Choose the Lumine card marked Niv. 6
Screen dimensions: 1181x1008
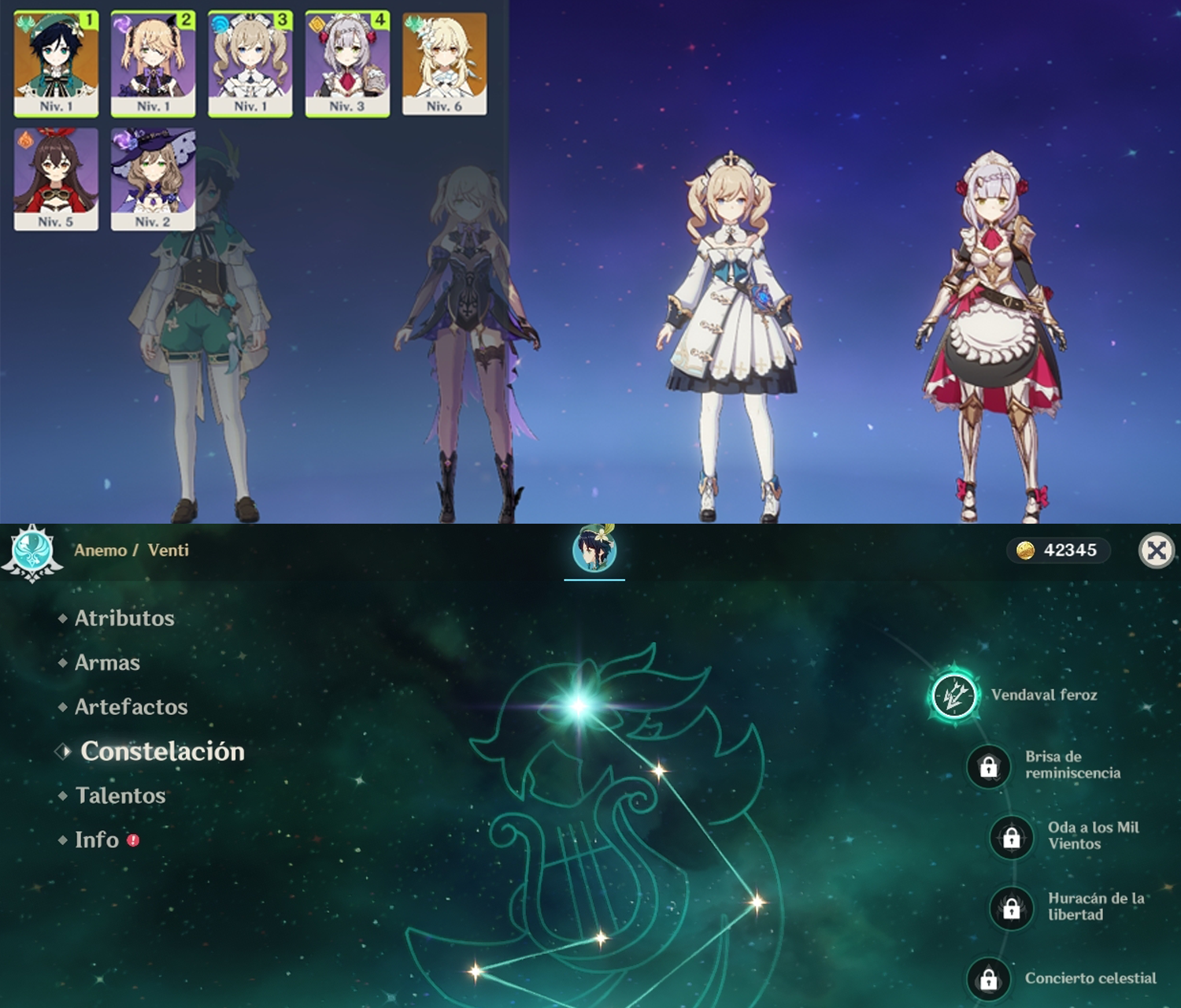444,64
